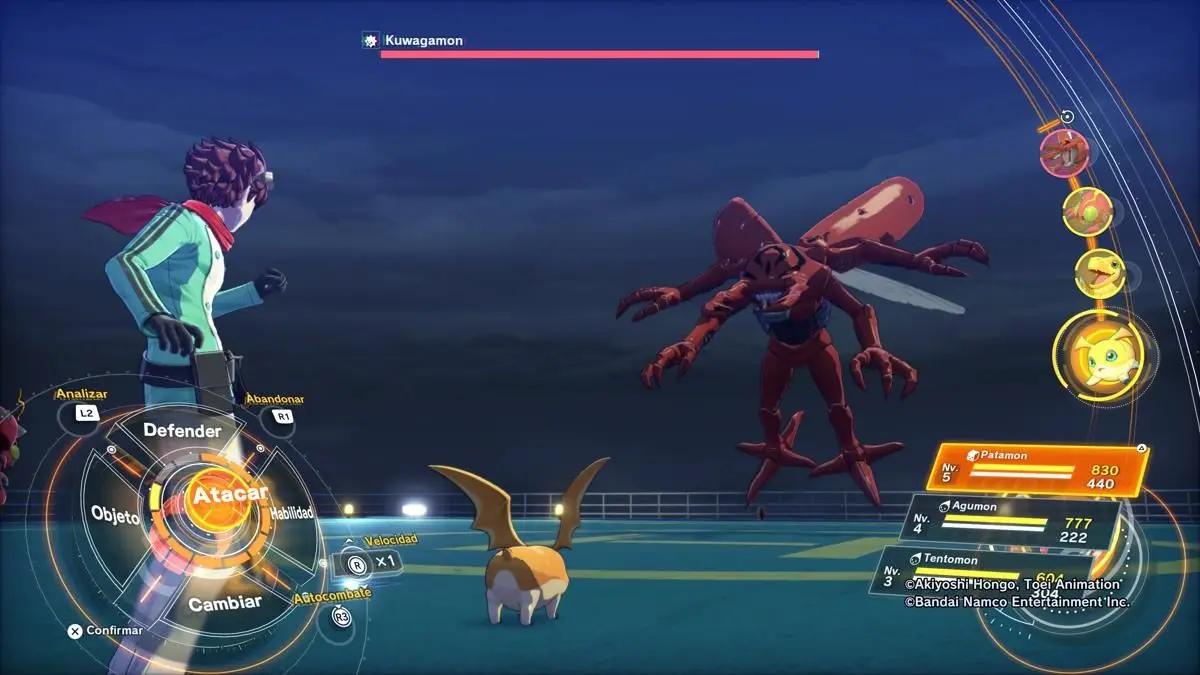1200x675 pixels.
Task: Click Tentomon's portrait in the turn order
Action: click(1087, 211)
